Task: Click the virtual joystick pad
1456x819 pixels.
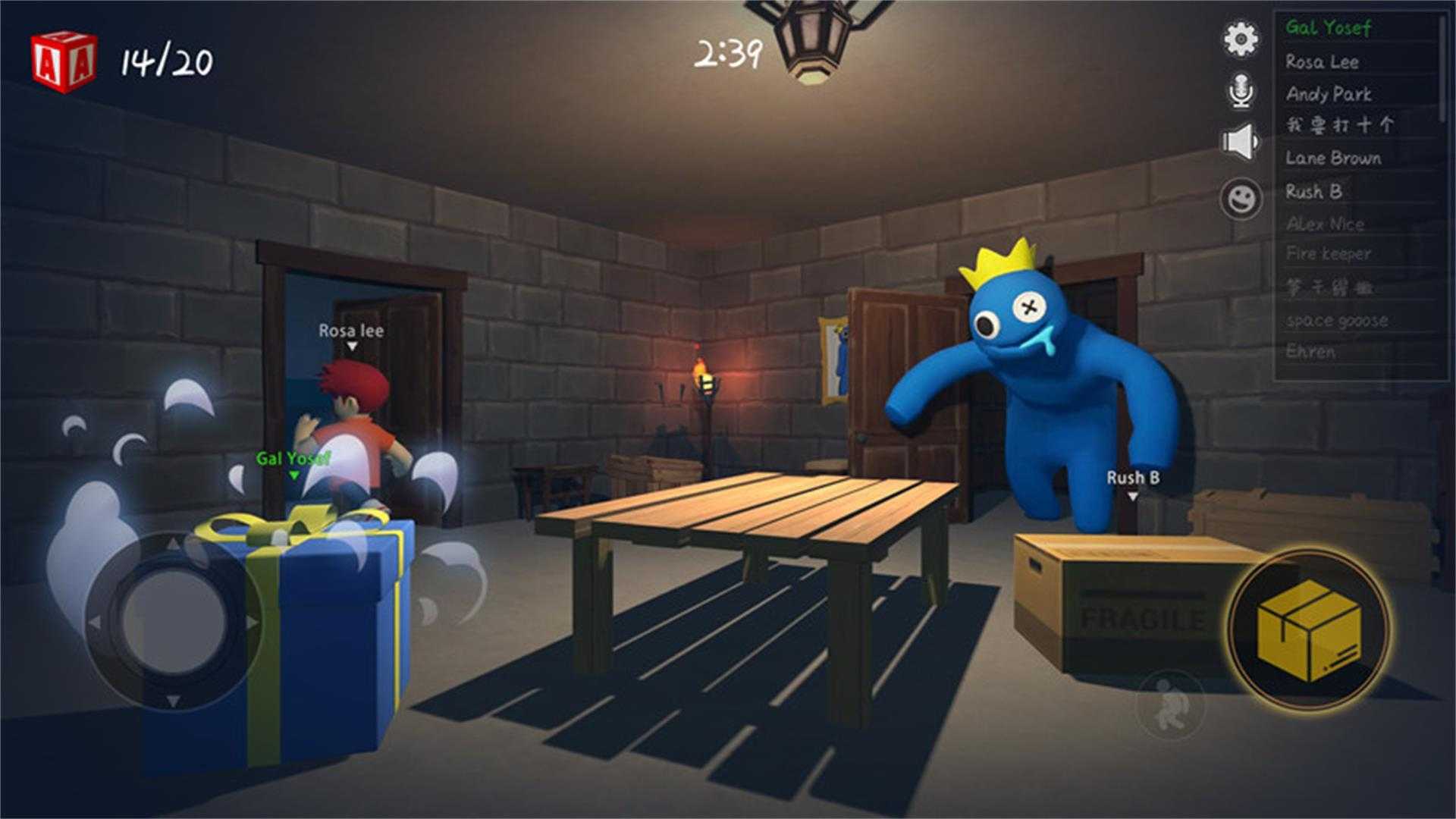Action: [173, 622]
